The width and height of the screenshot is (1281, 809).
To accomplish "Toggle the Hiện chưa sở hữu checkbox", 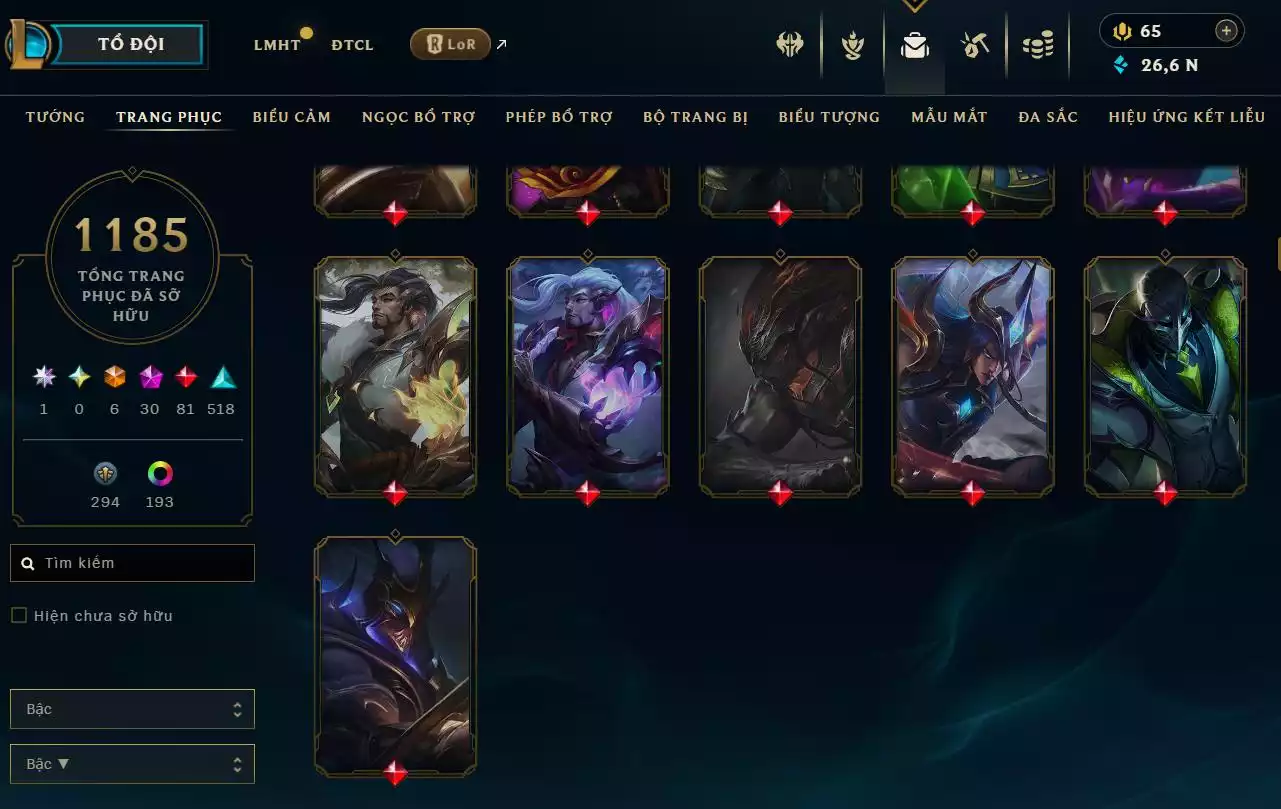I will click(19, 616).
